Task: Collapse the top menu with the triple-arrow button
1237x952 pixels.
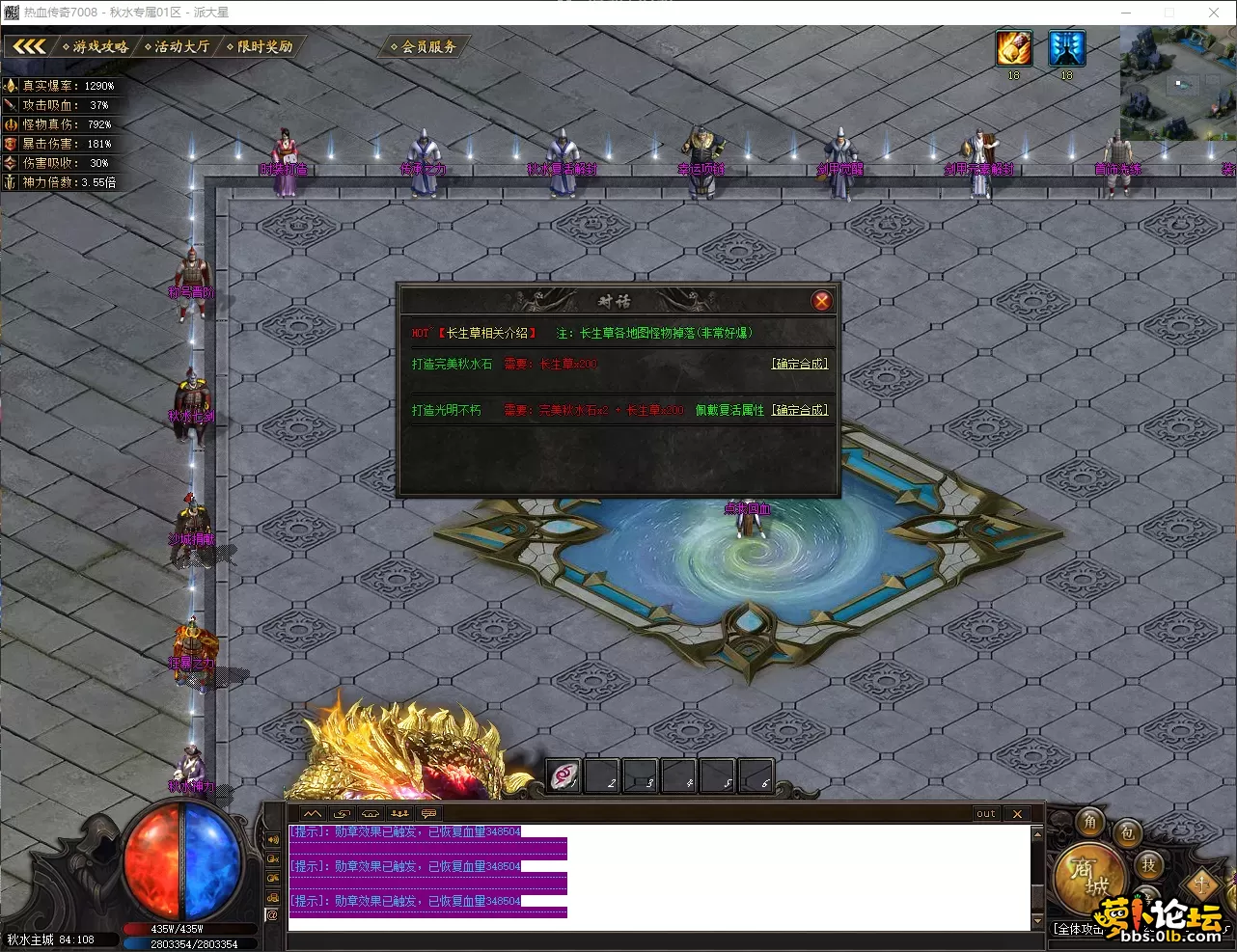Action: (x=29, y=46)
